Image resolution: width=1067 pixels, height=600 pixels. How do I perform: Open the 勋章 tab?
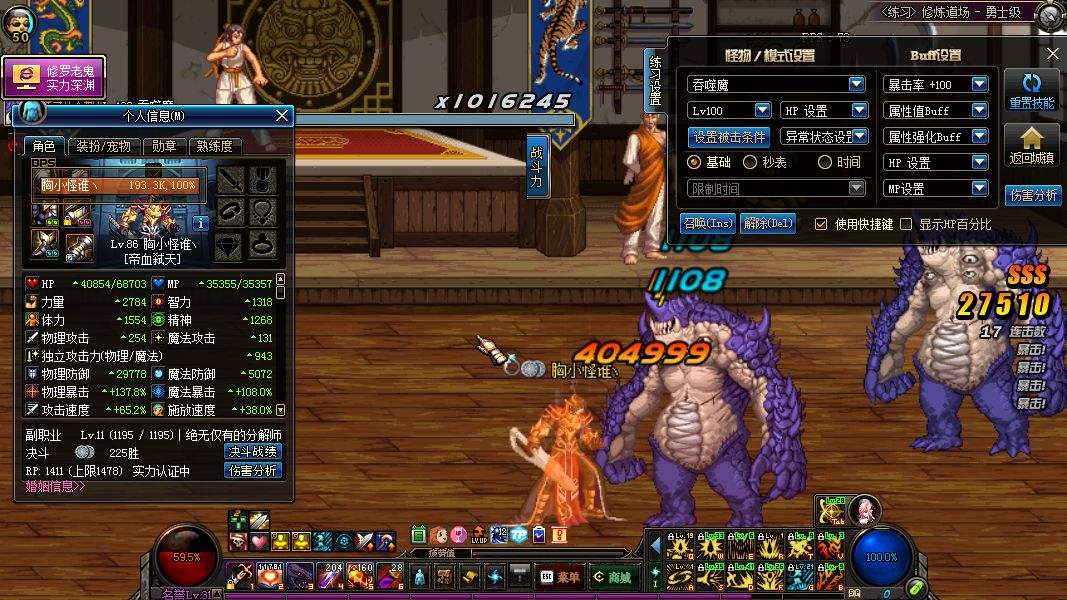coord(164,146)
